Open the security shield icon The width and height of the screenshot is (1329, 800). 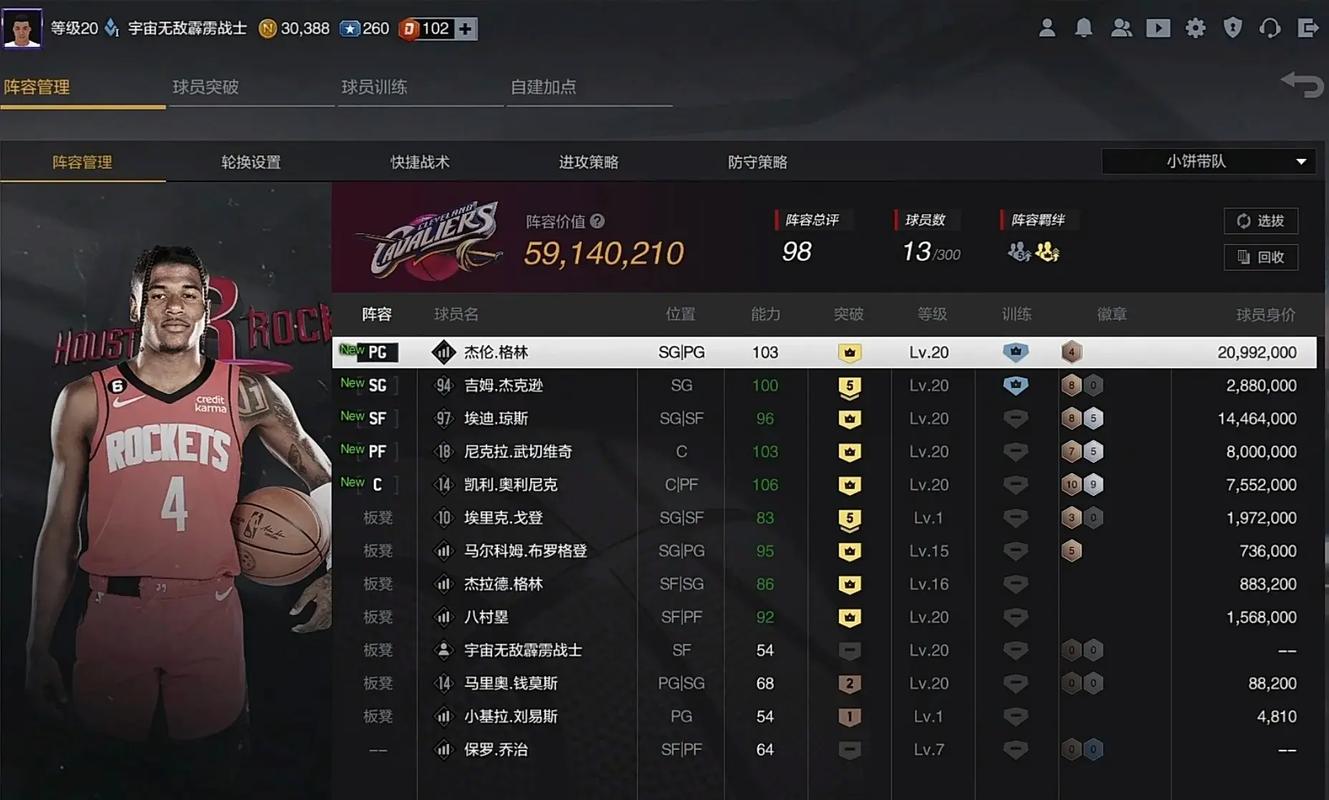[1232, 28]
